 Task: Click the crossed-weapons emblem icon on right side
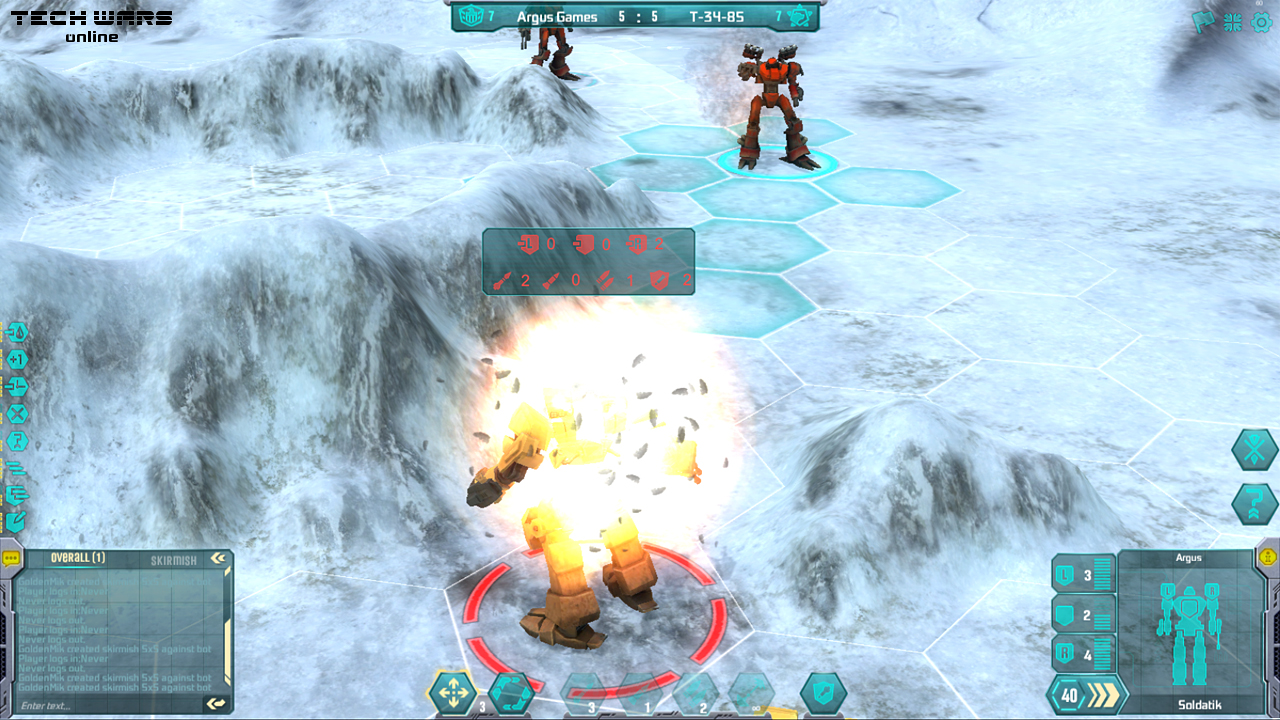[1253, 451]
